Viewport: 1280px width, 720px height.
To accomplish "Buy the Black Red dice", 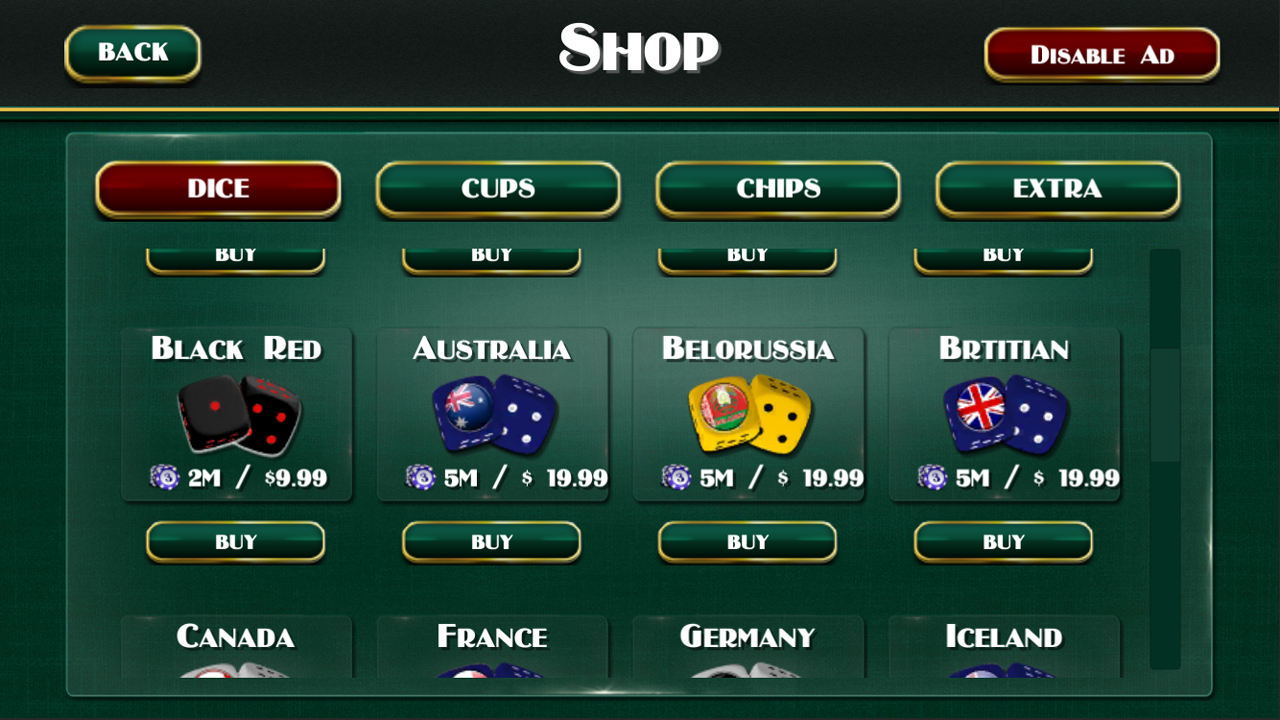I will [235, 541].
